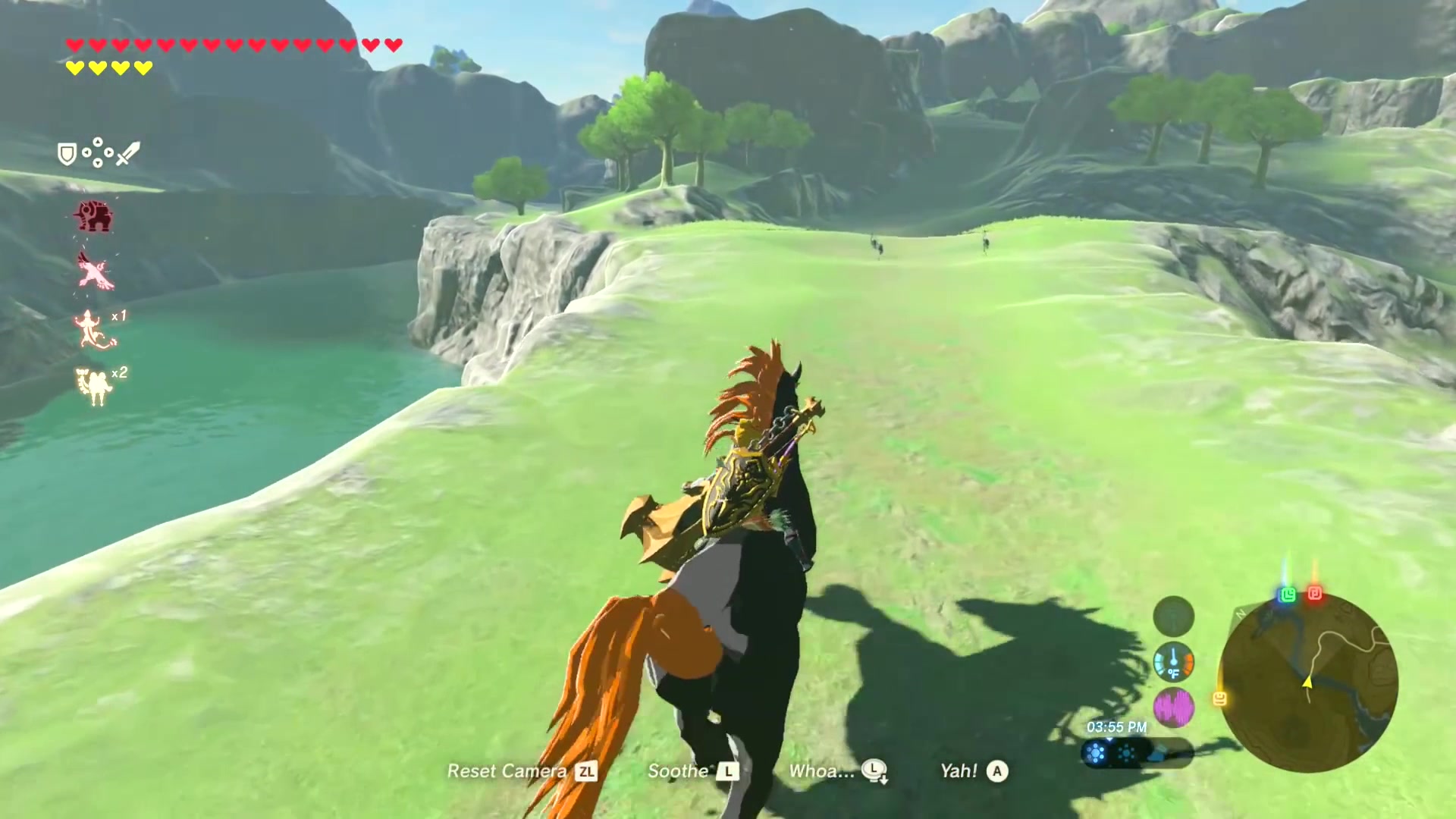This screenshot has height=819, width=1456.
Task: Click the dark red elephant champion ability icon
Action: (94, 216)
